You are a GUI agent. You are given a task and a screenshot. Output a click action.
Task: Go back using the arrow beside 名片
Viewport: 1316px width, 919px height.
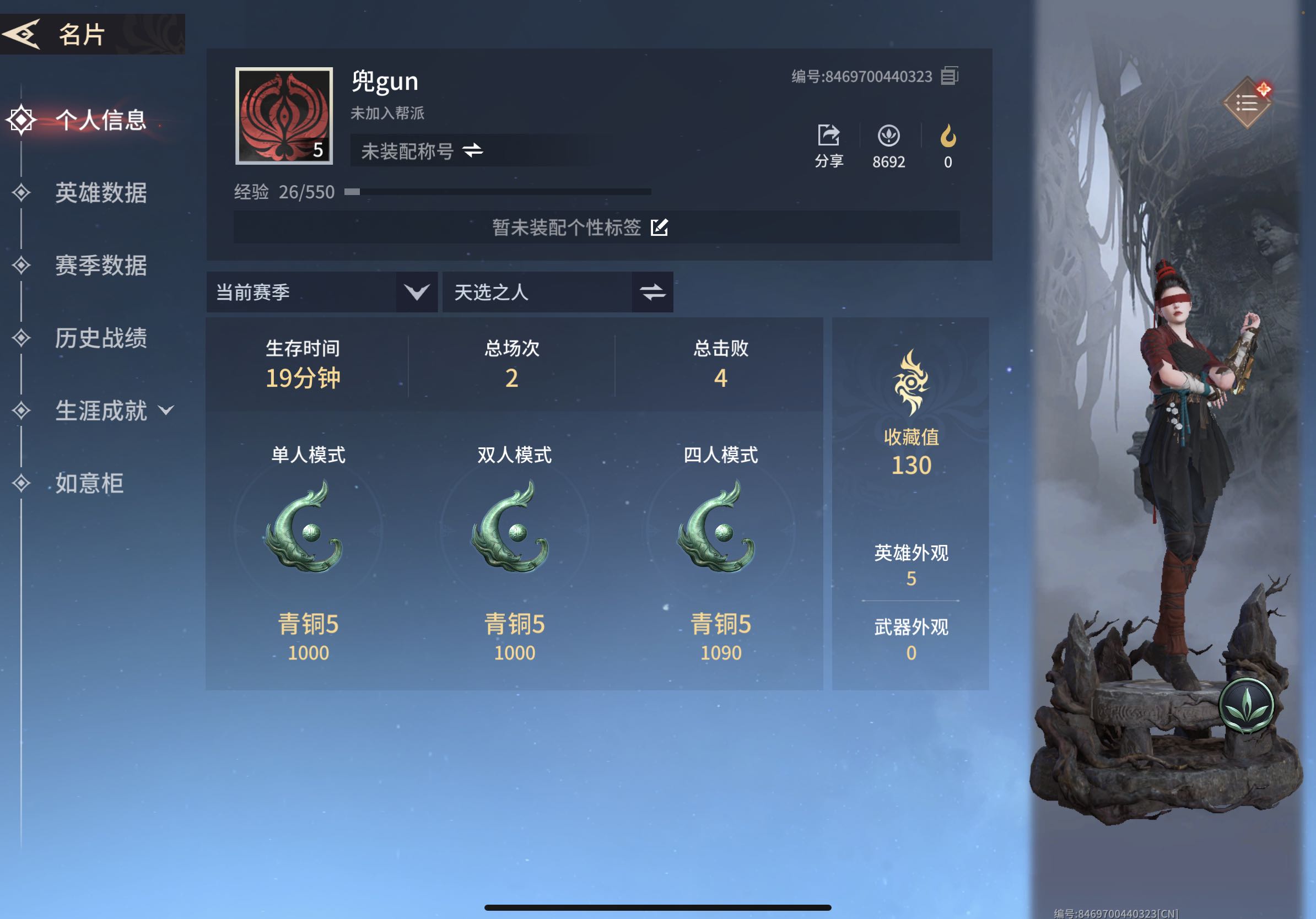point(22,34)
